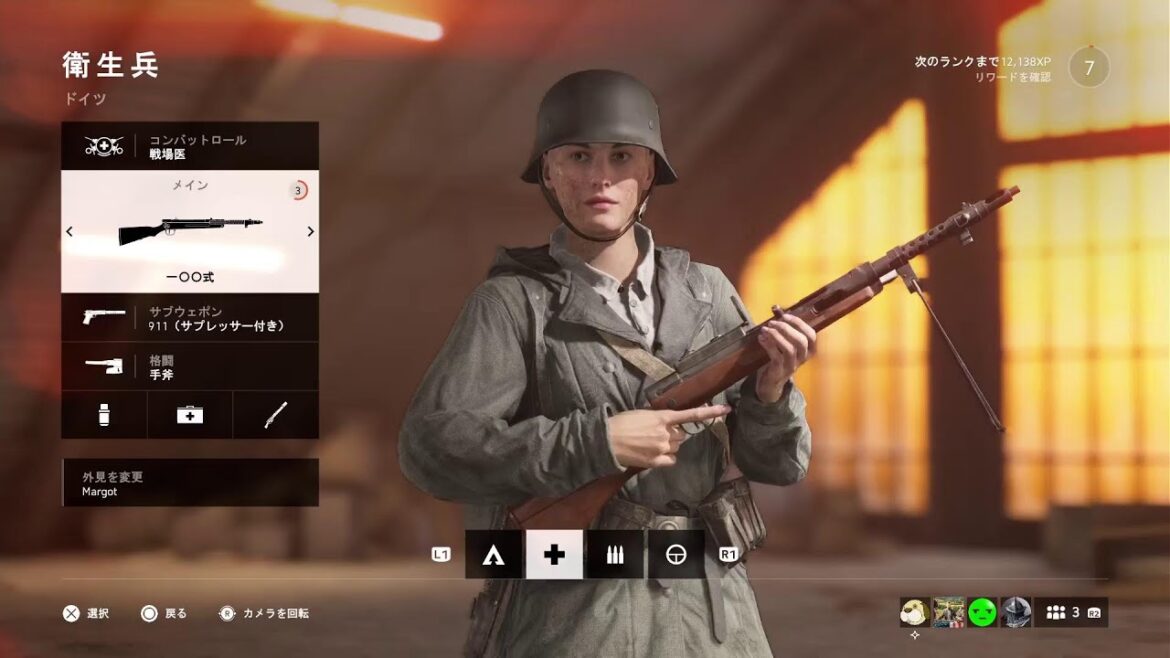Switch to the Medic cross class tab
Image resolution: width=1170 pixels, height=658 pixels.
(554, 555)
